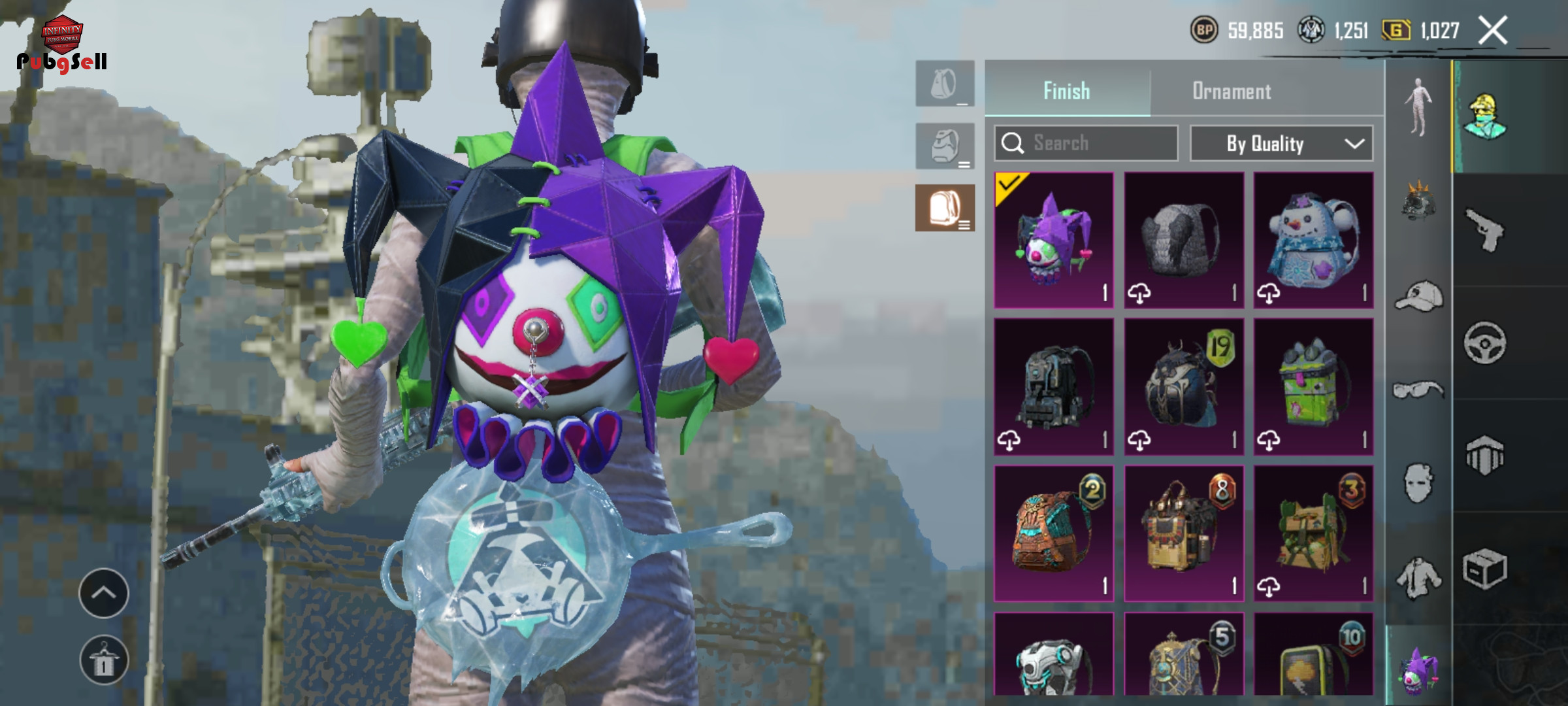Screen dimensions: 1568x706
Task: Open the steering wheel vehicle category
Action: coord(1484,343)
